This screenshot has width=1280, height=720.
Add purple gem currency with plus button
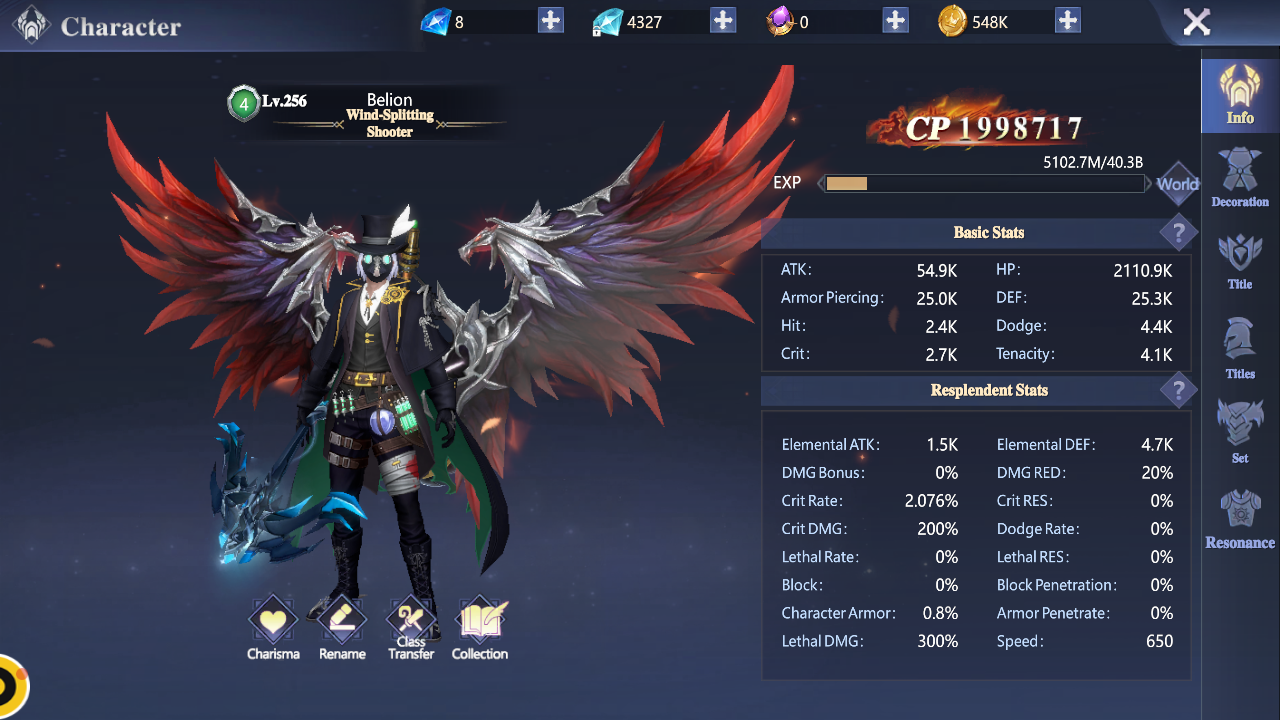tap(896, 20)
